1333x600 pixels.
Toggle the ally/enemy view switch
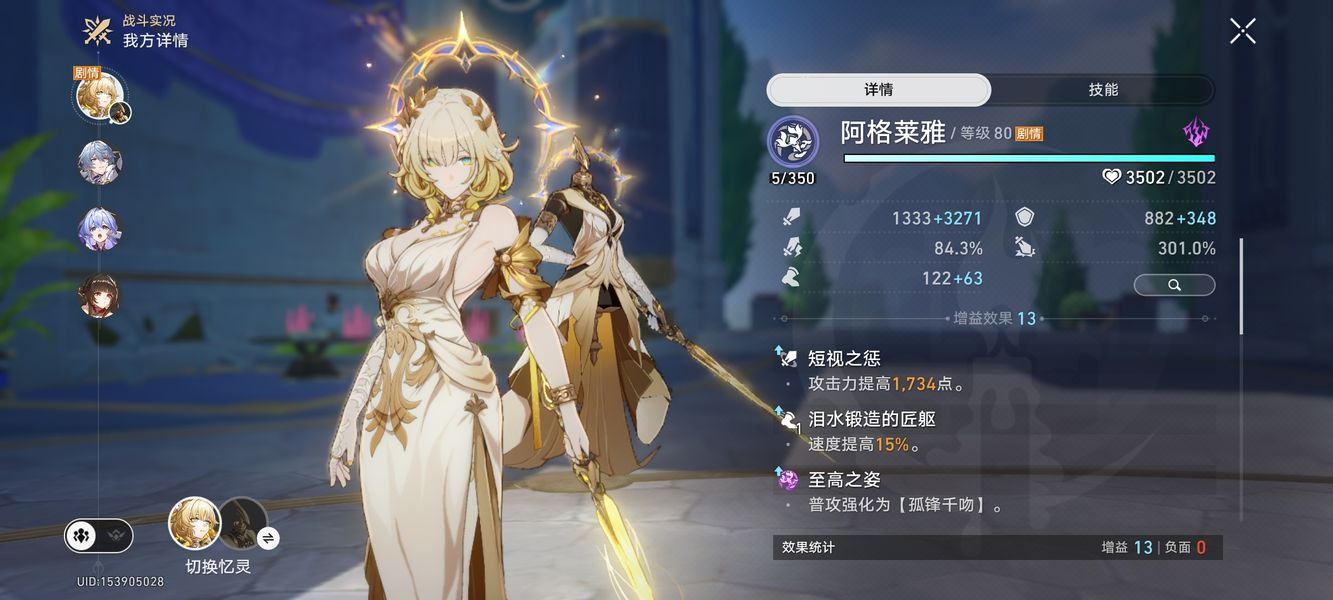pos(98,536)
